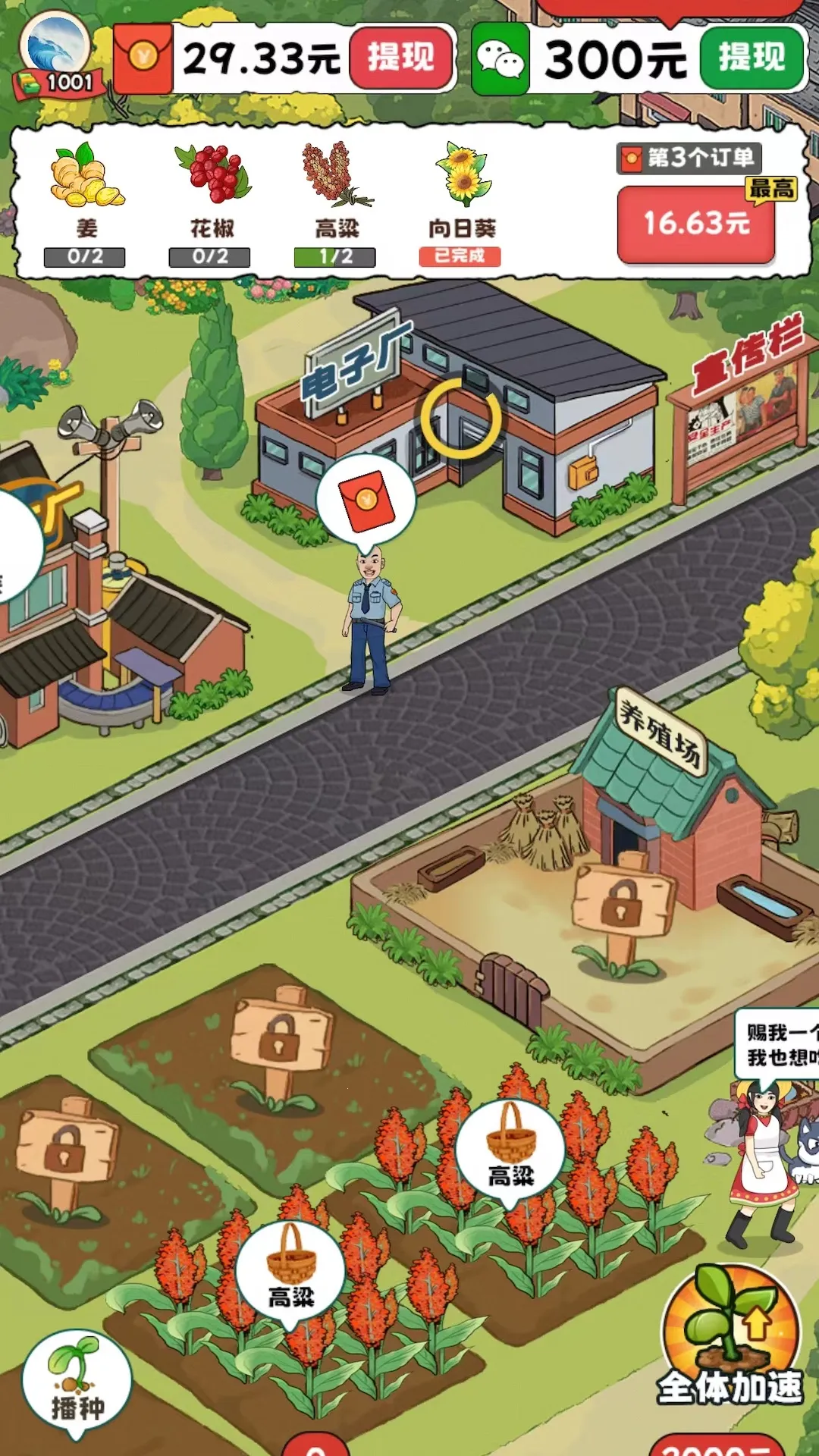This screenshot has width=819, height=1456.
Task: Tap the green WeChat icon beside 300元
Action: click(x=500, y=59)
